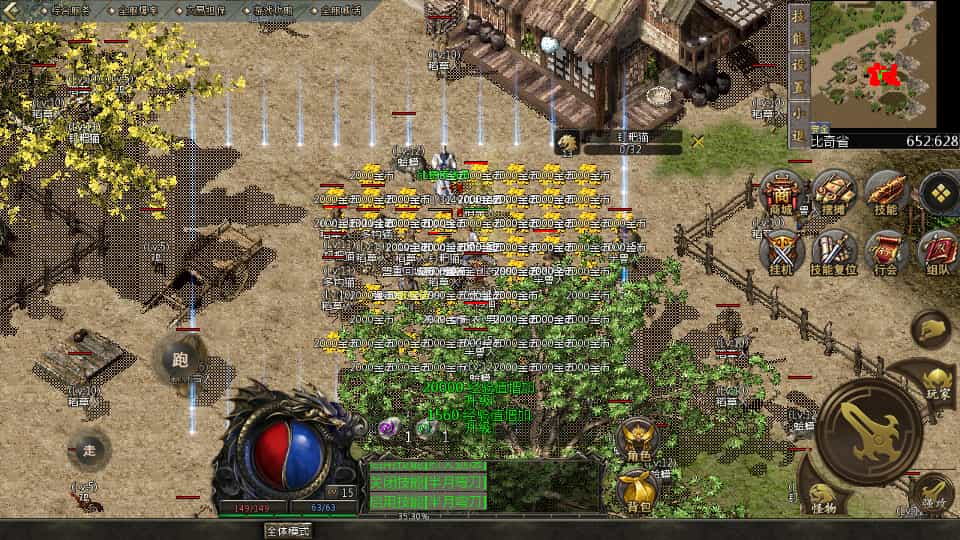Open the 技能 skills scroll icon

(x=888, y=192)
